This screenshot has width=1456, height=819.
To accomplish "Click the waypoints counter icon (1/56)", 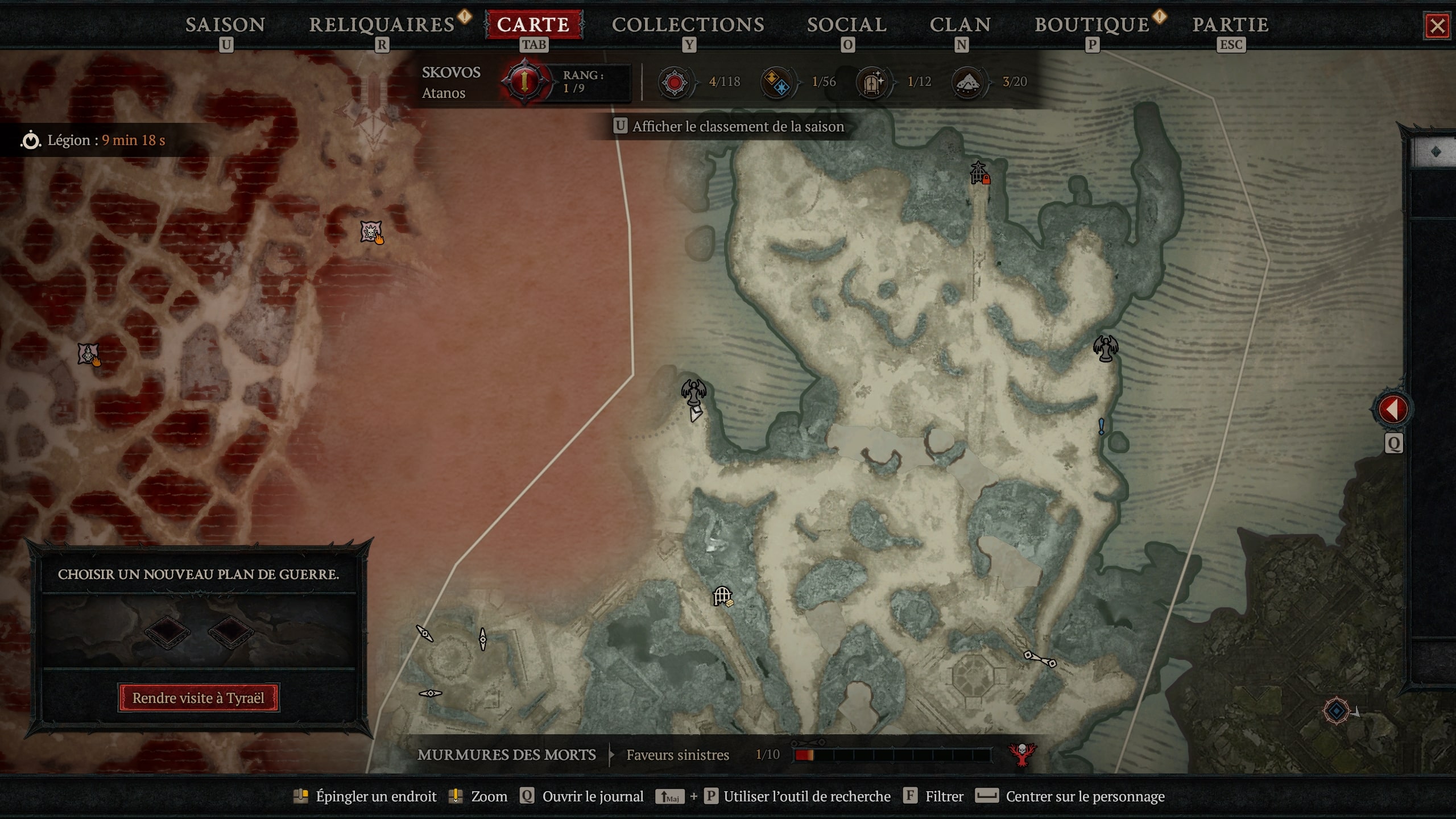I will click(776, 82).
